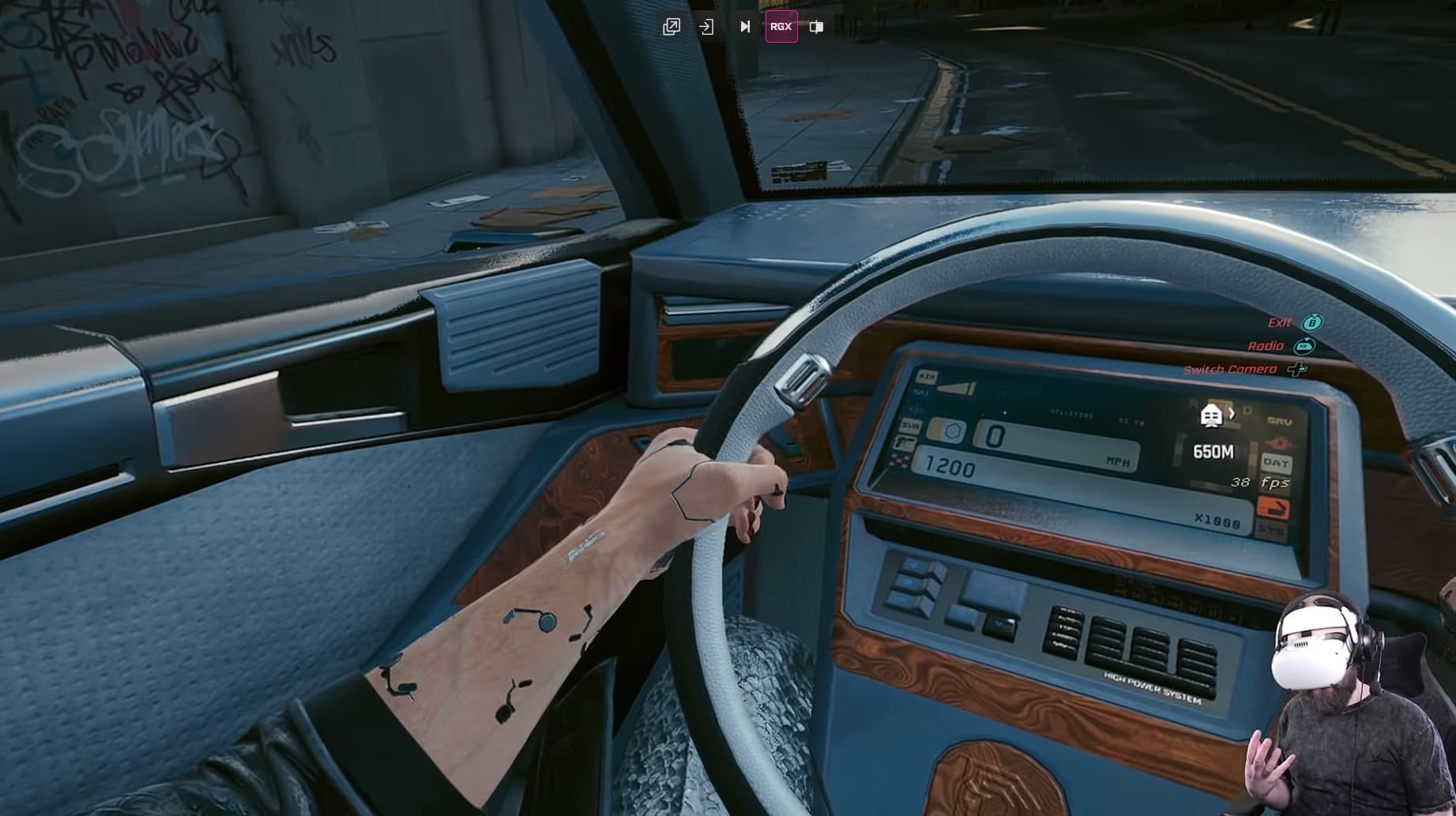Select the checkered flag icon on the dash screen

[x=900, y=460]
